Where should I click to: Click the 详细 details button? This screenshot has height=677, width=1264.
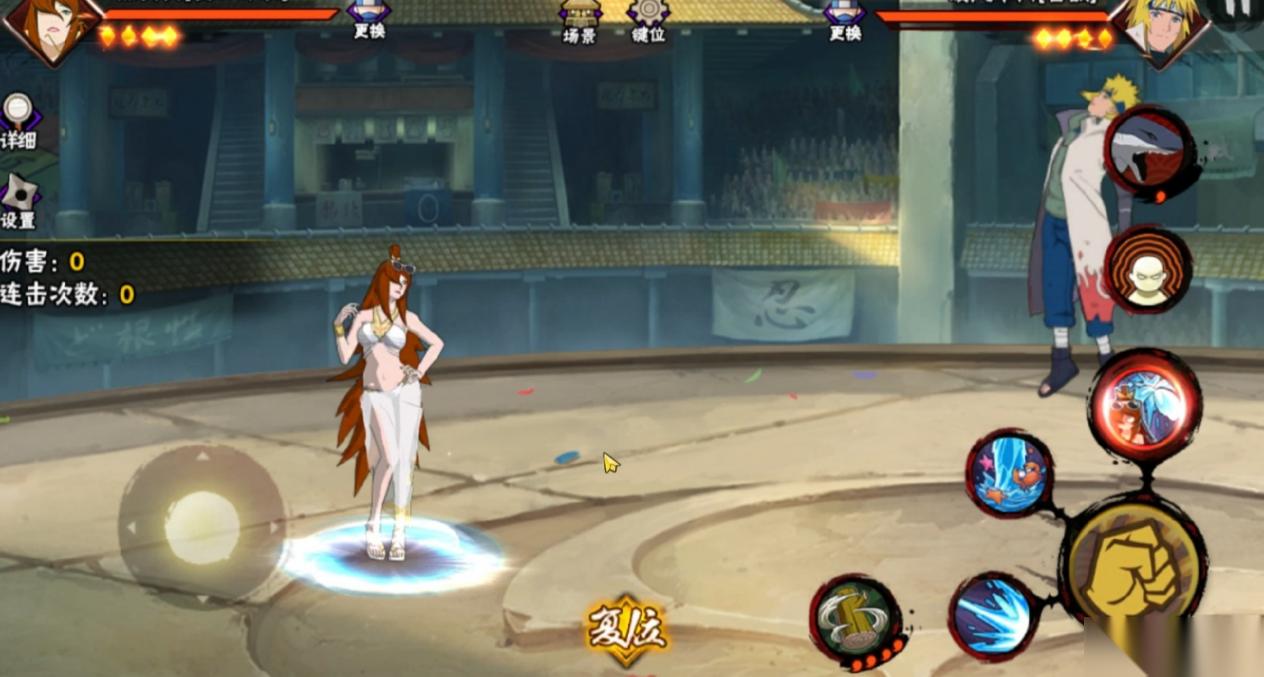point(17,122)
